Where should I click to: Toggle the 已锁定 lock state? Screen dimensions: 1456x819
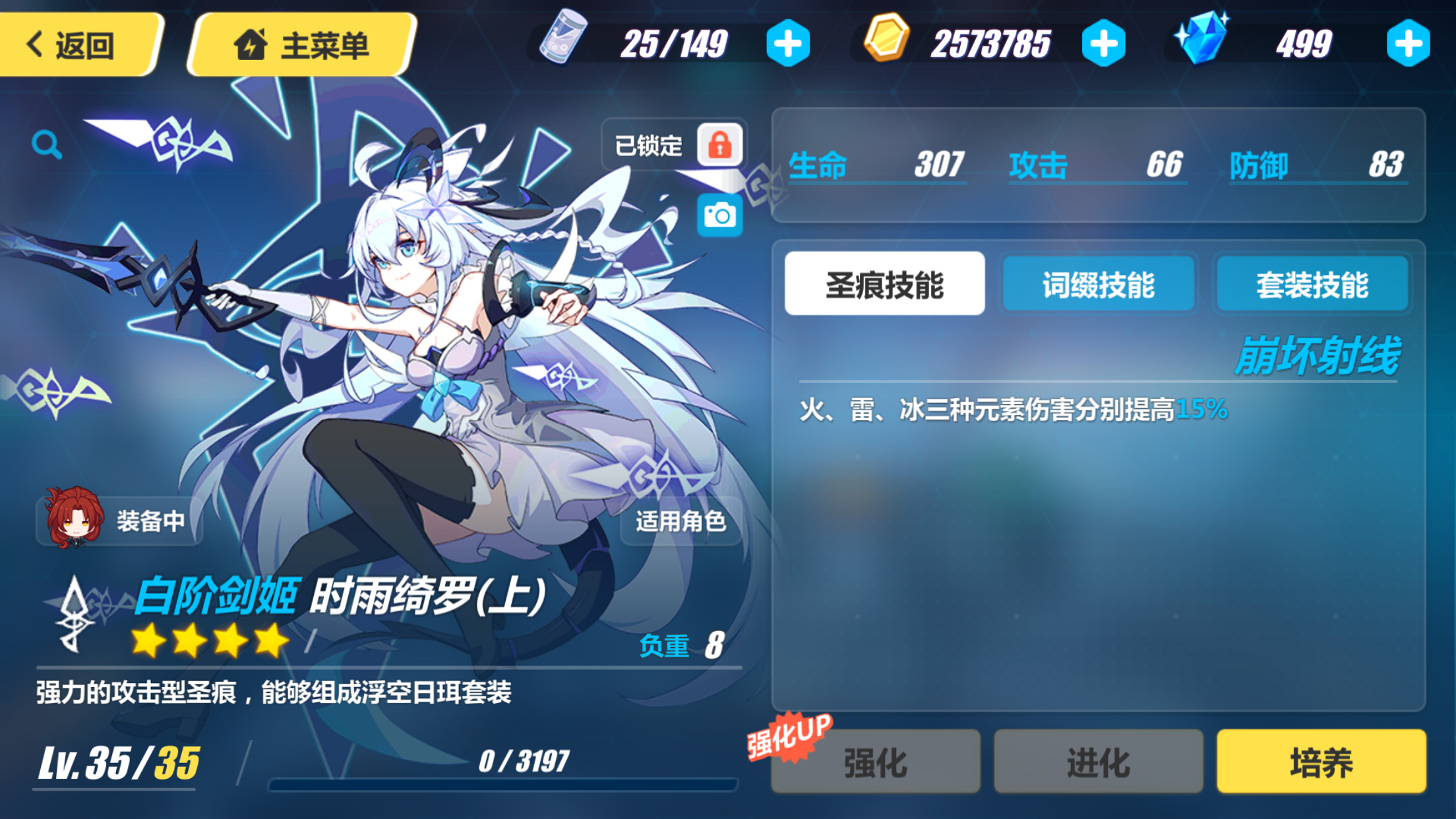(x=650, y=144)
